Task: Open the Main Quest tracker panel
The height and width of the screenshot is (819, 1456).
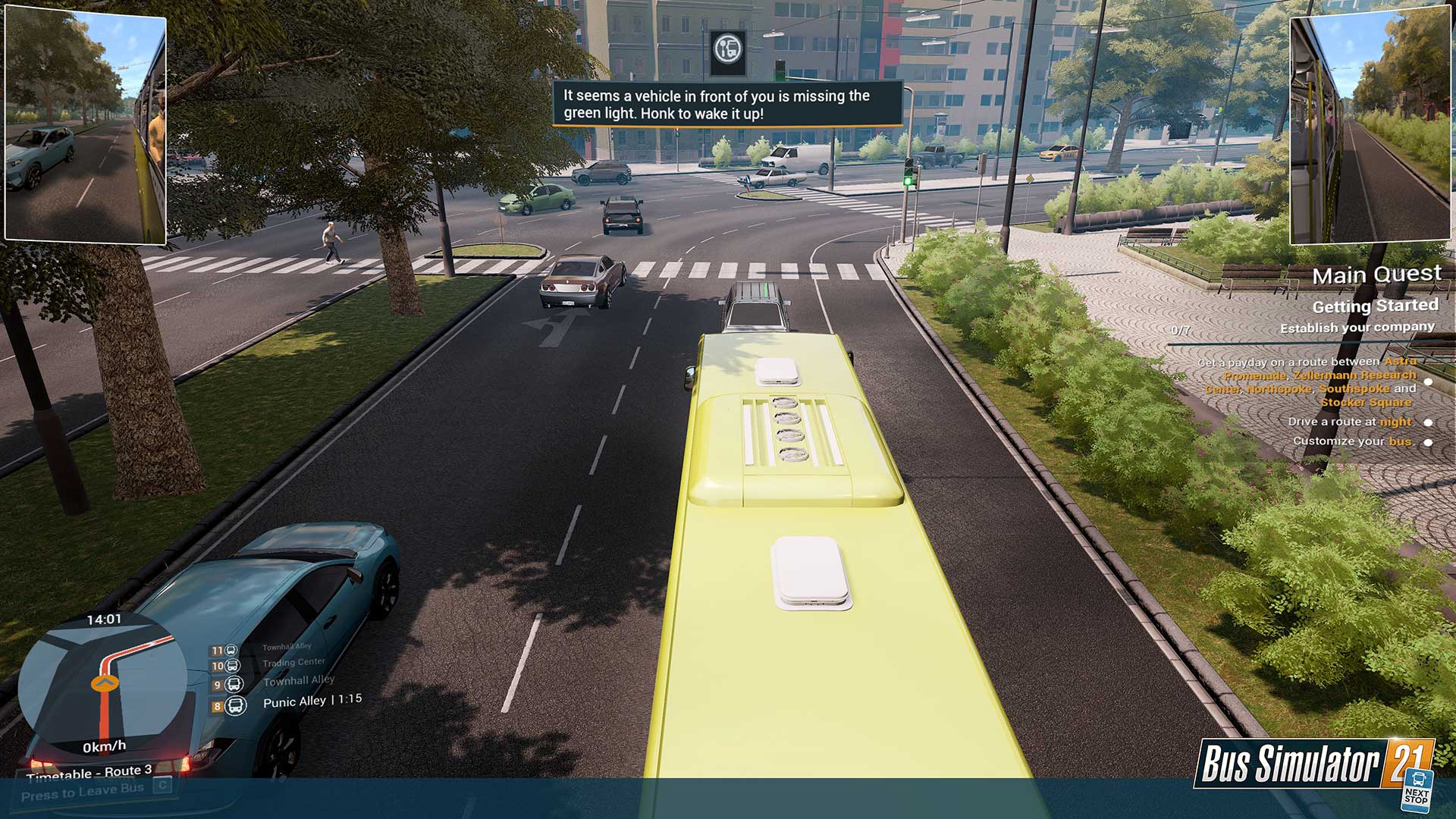Action: [x=1376, y=275]
